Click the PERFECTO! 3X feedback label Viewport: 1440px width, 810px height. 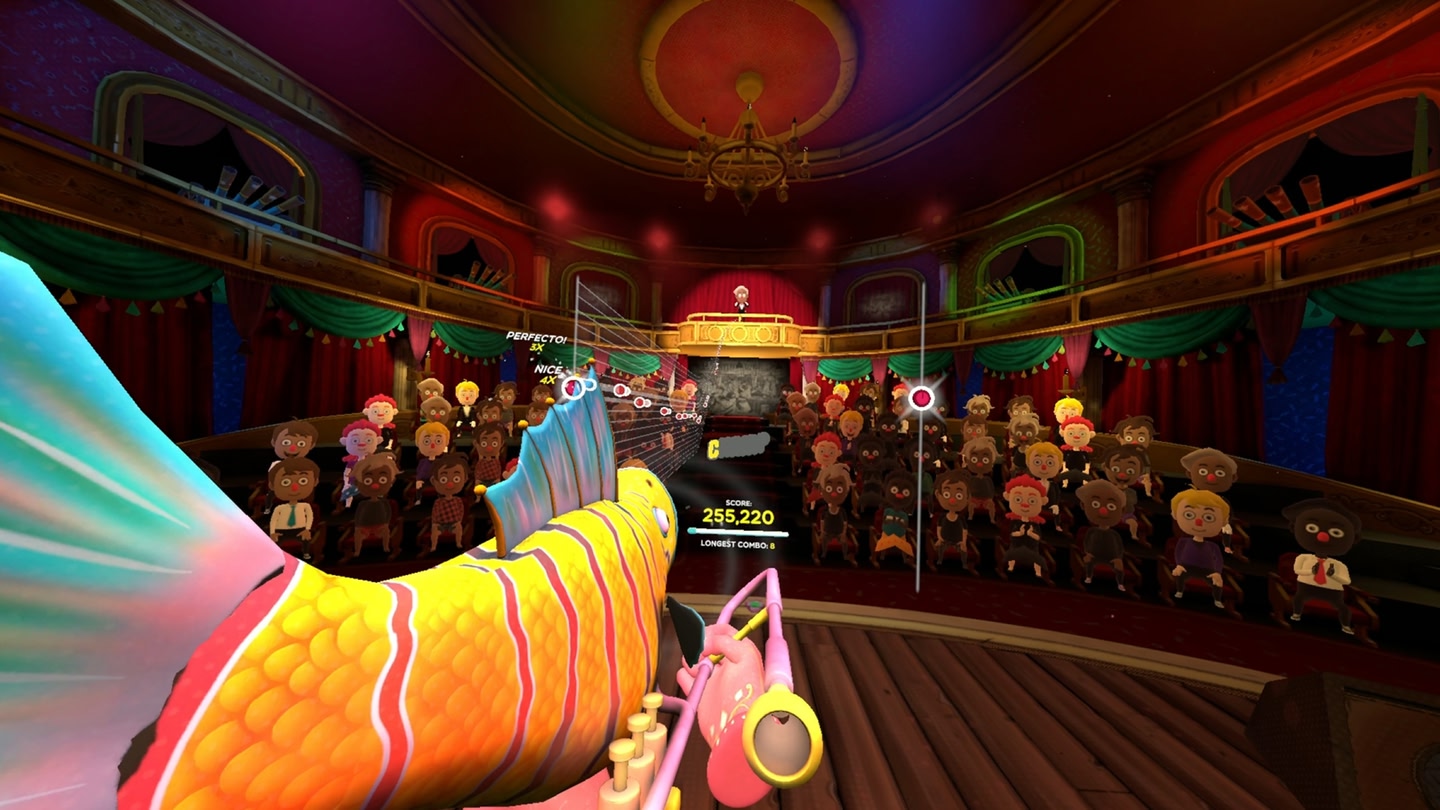pyautogui.click(x=535, y=338)
